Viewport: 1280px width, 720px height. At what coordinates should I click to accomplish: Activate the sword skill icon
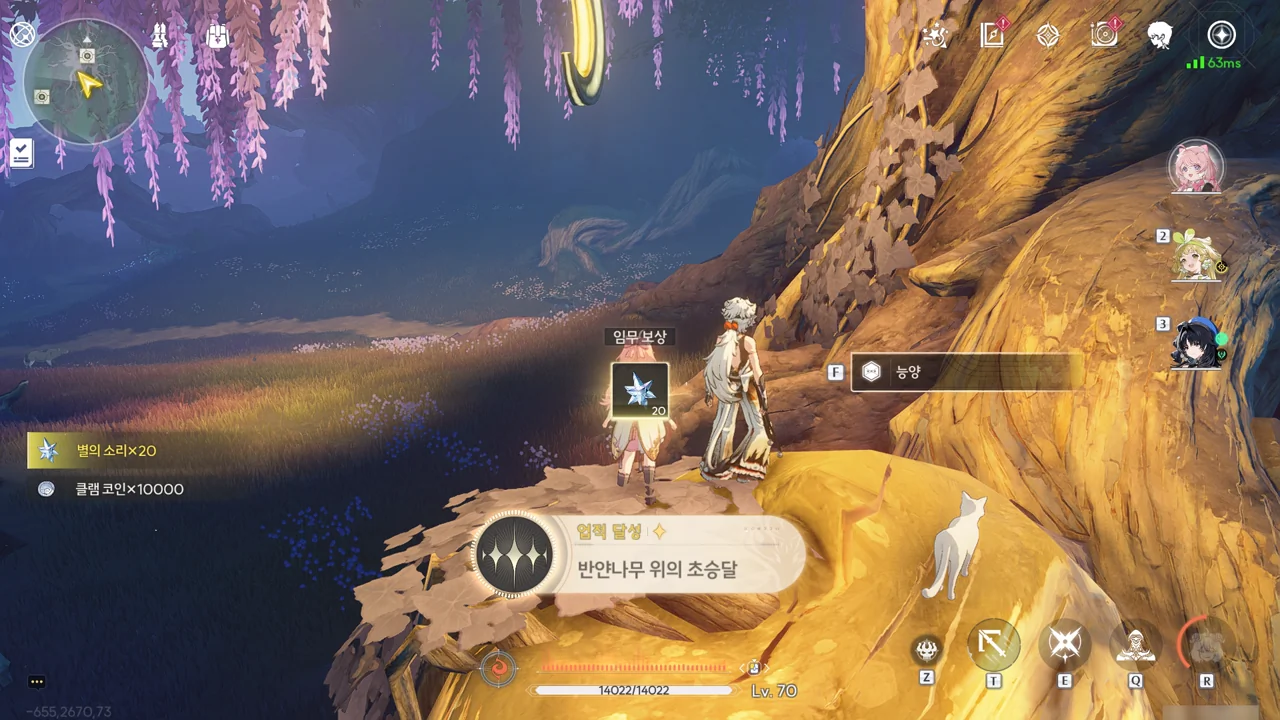coord(994,646)
